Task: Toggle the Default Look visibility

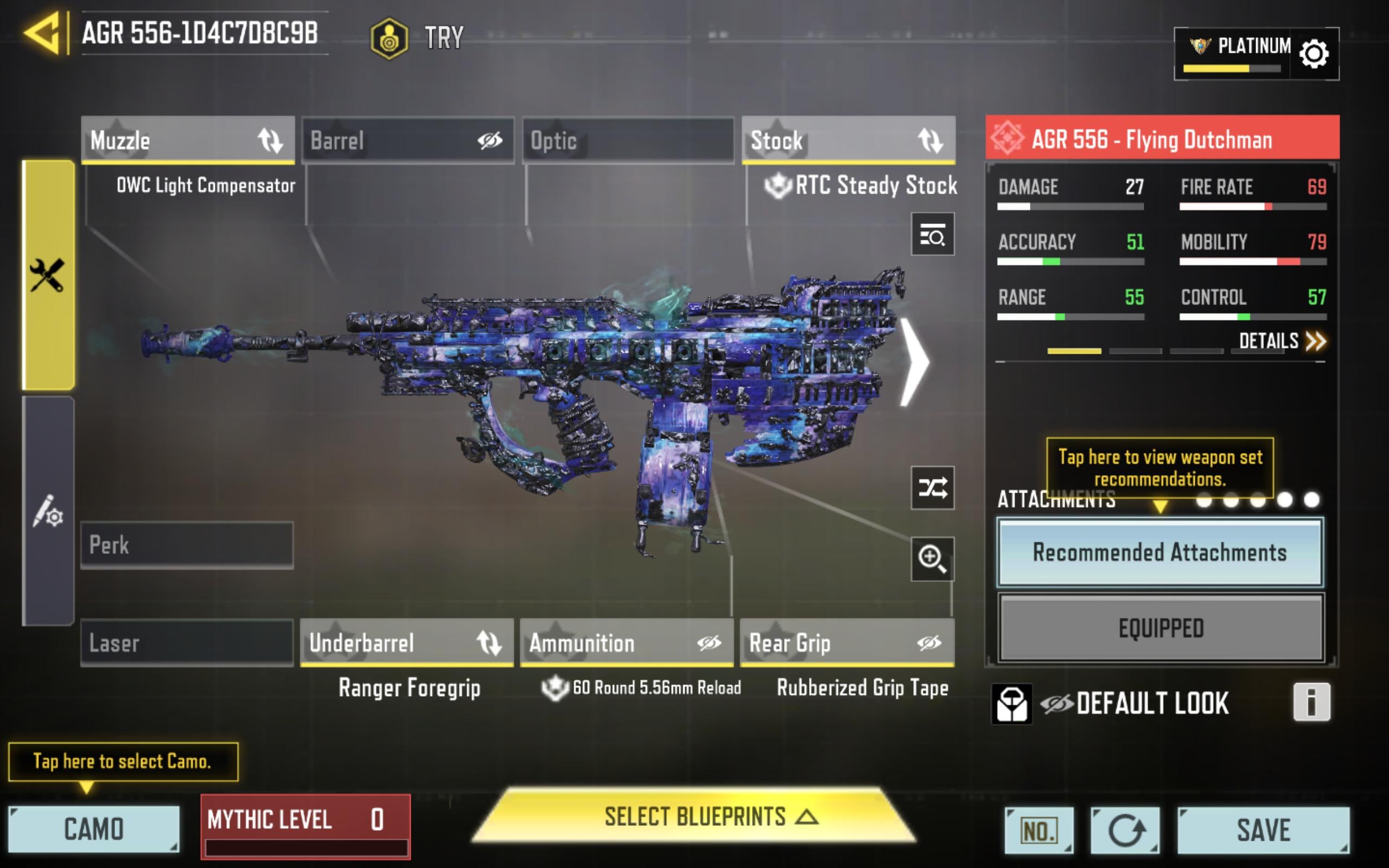Action: pos(1056,704)
